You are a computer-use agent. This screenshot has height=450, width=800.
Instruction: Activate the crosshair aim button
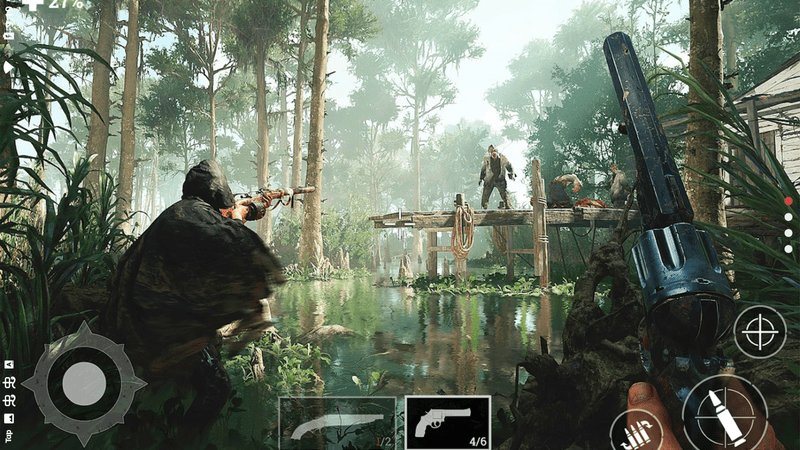coord(760,332)
